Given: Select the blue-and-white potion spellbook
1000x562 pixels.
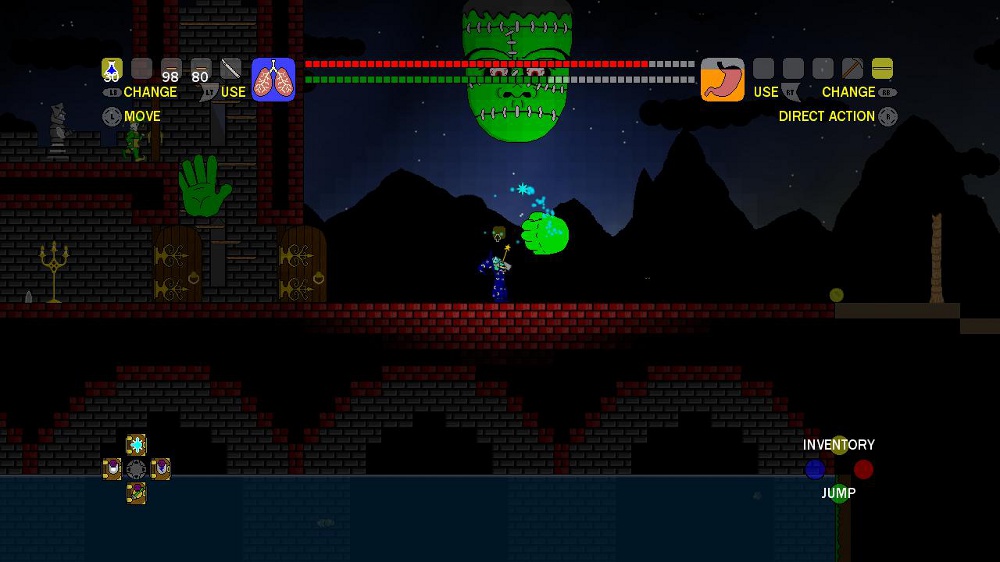Looking at the screenshot, I should (160, 469).
